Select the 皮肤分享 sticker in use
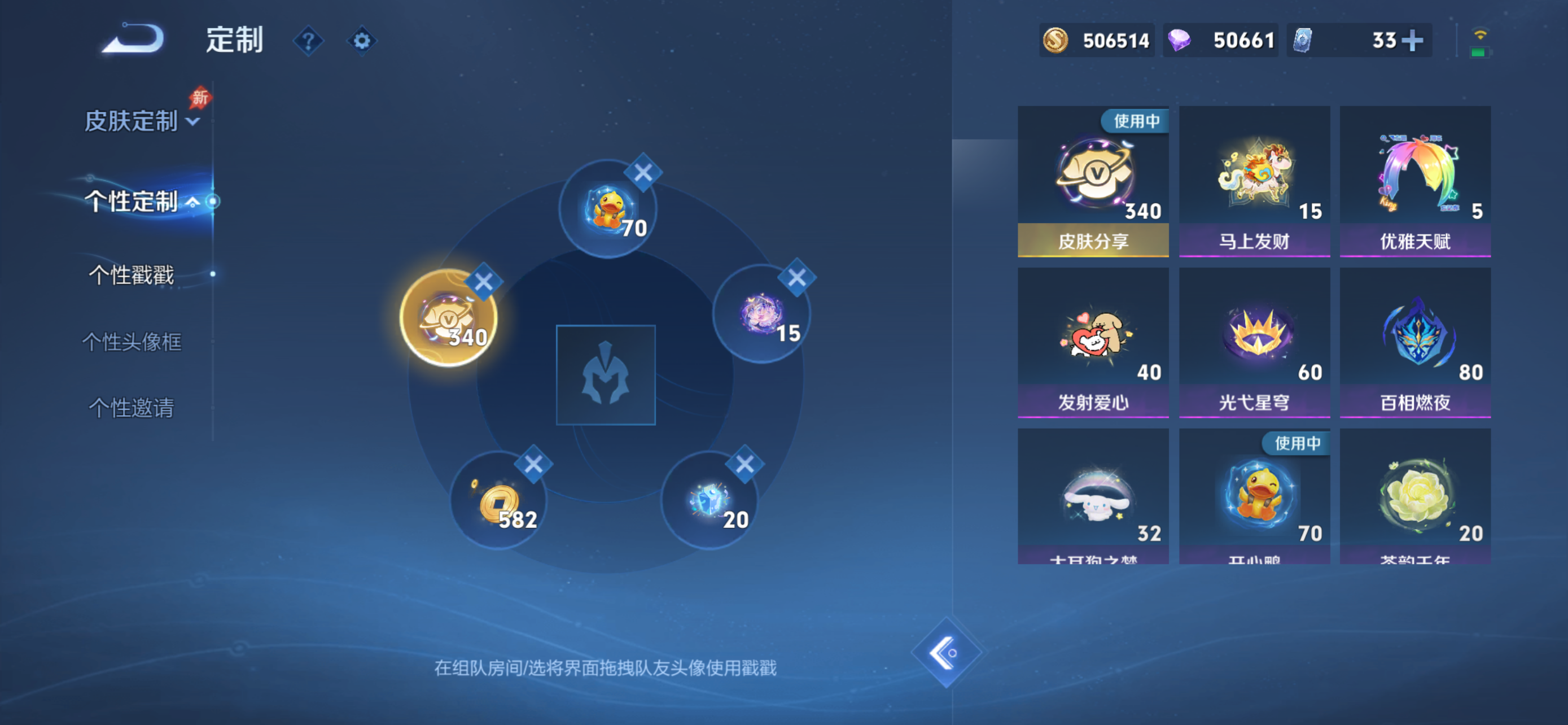Viewport: 1568px width, 725px height. point(1093,177)
